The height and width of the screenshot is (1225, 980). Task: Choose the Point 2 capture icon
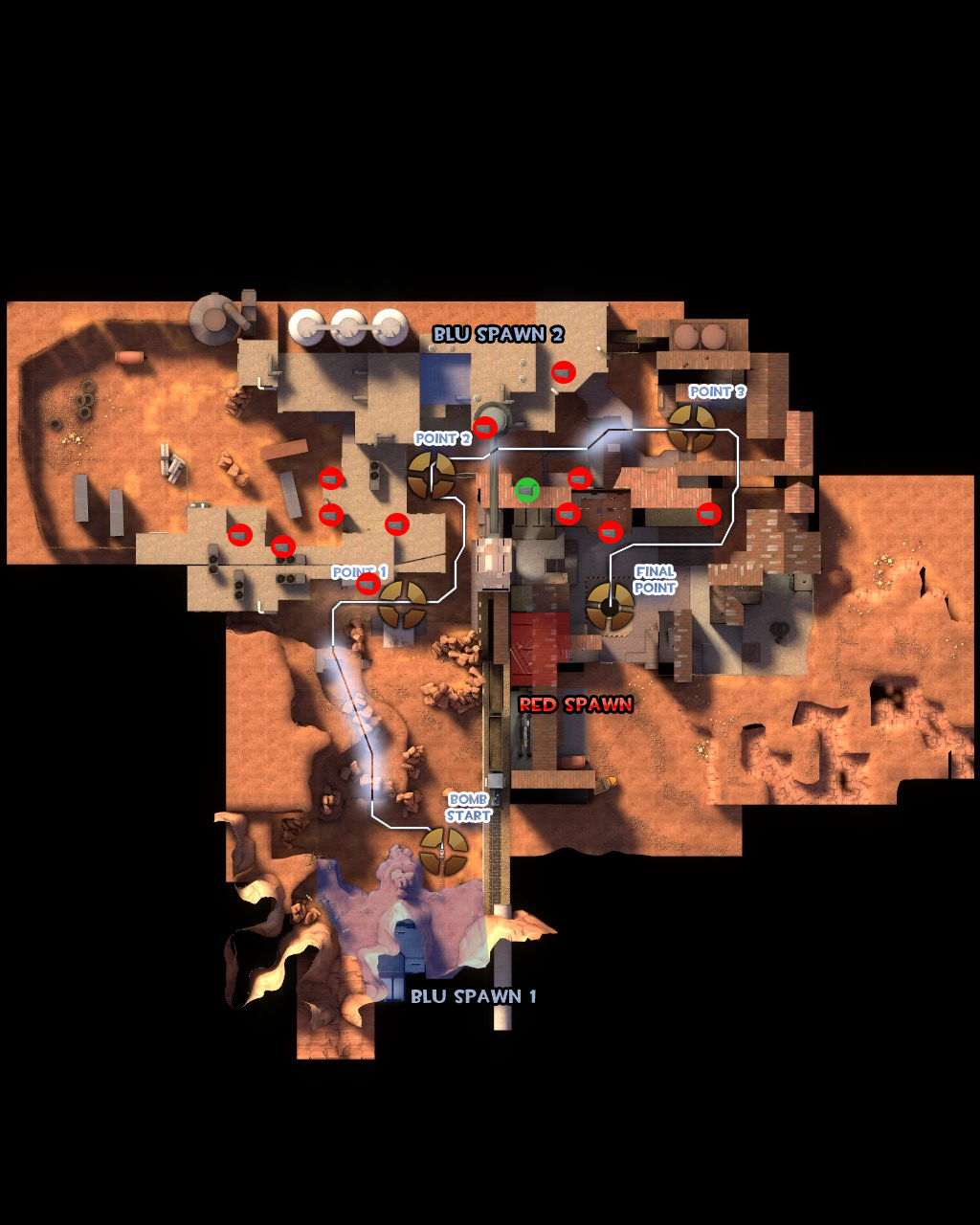click(432, 476)
